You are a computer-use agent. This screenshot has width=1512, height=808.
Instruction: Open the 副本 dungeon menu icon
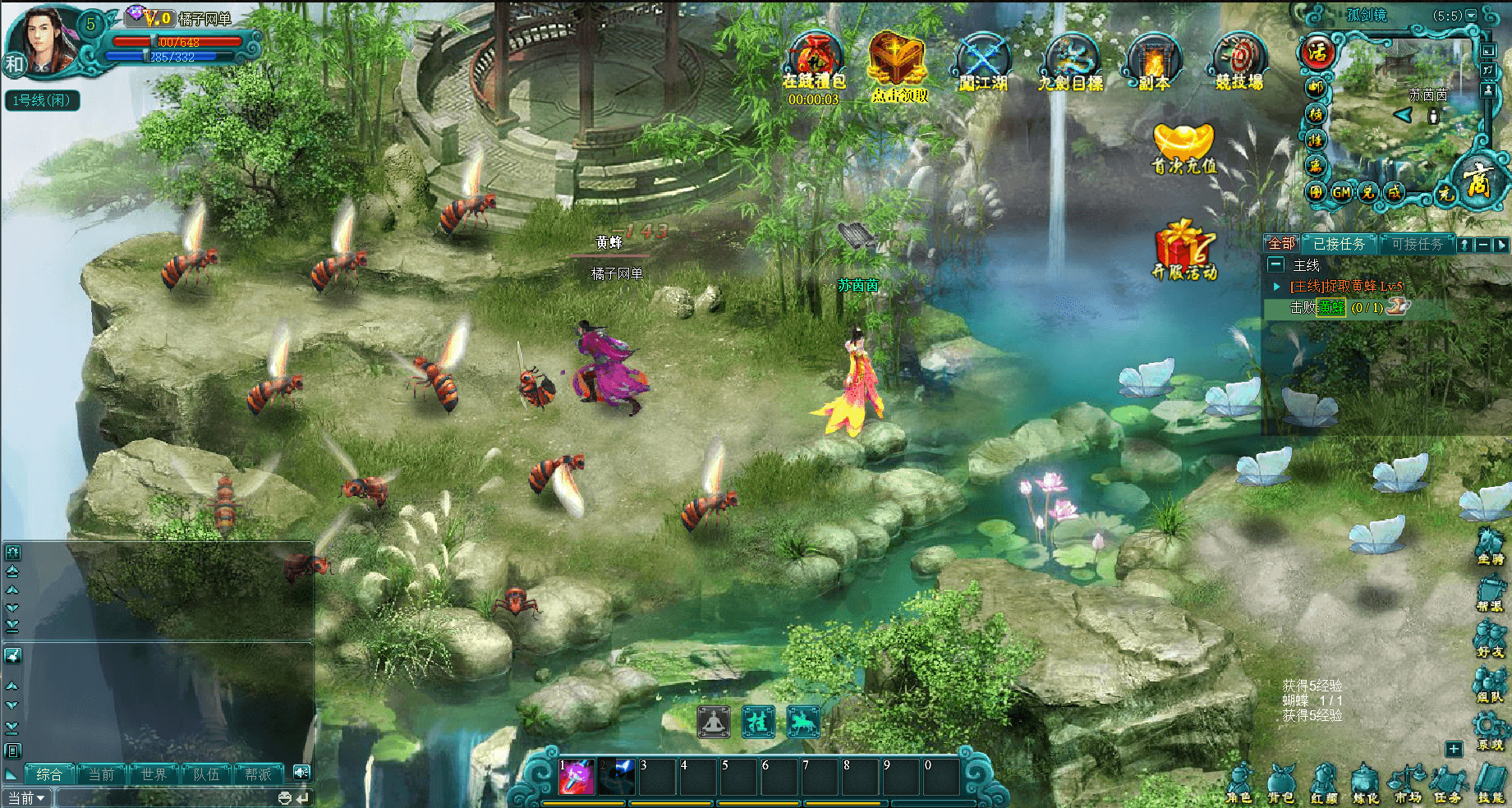(1154, 62)
